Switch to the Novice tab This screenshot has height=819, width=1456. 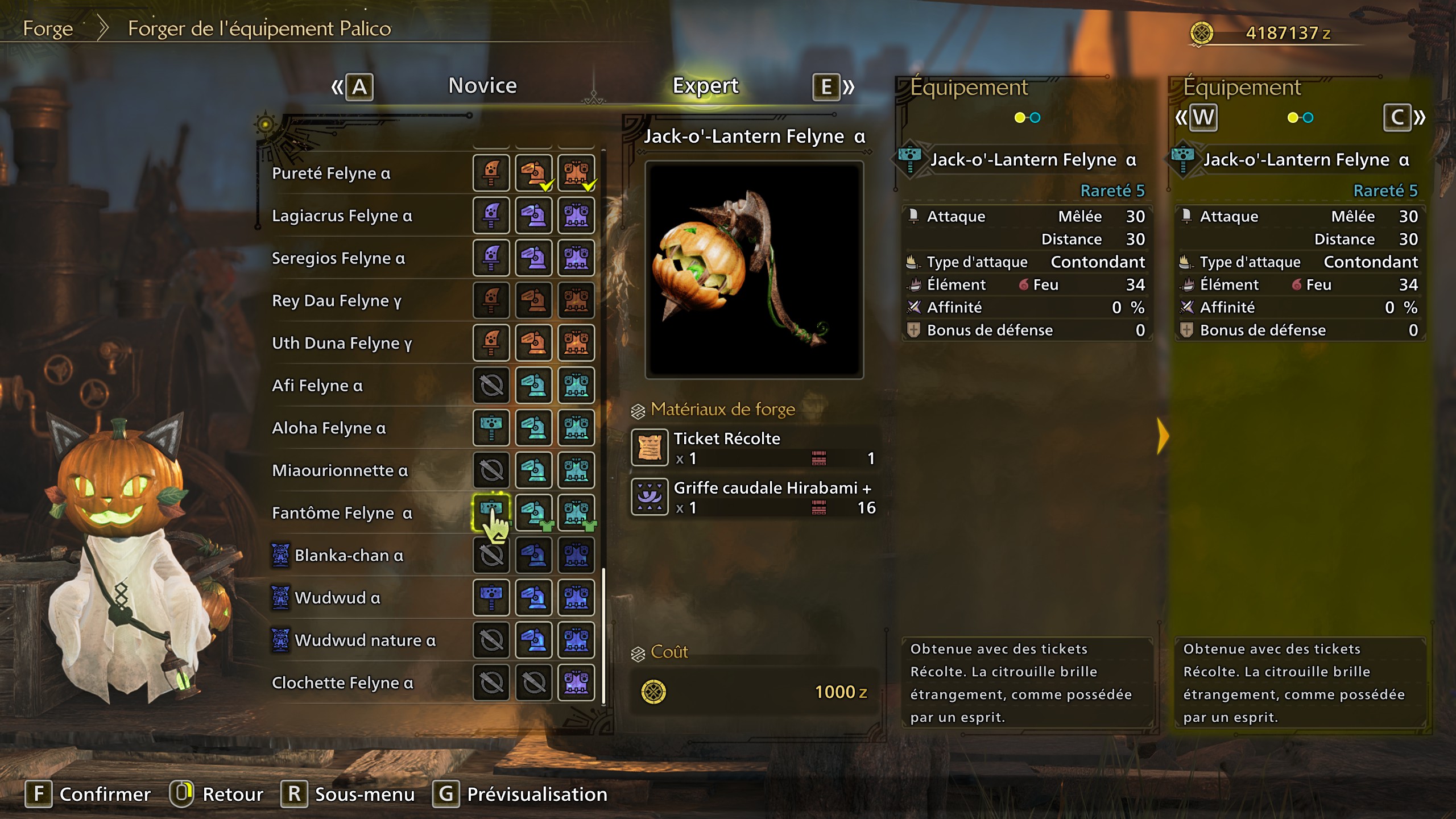[482, 85]
